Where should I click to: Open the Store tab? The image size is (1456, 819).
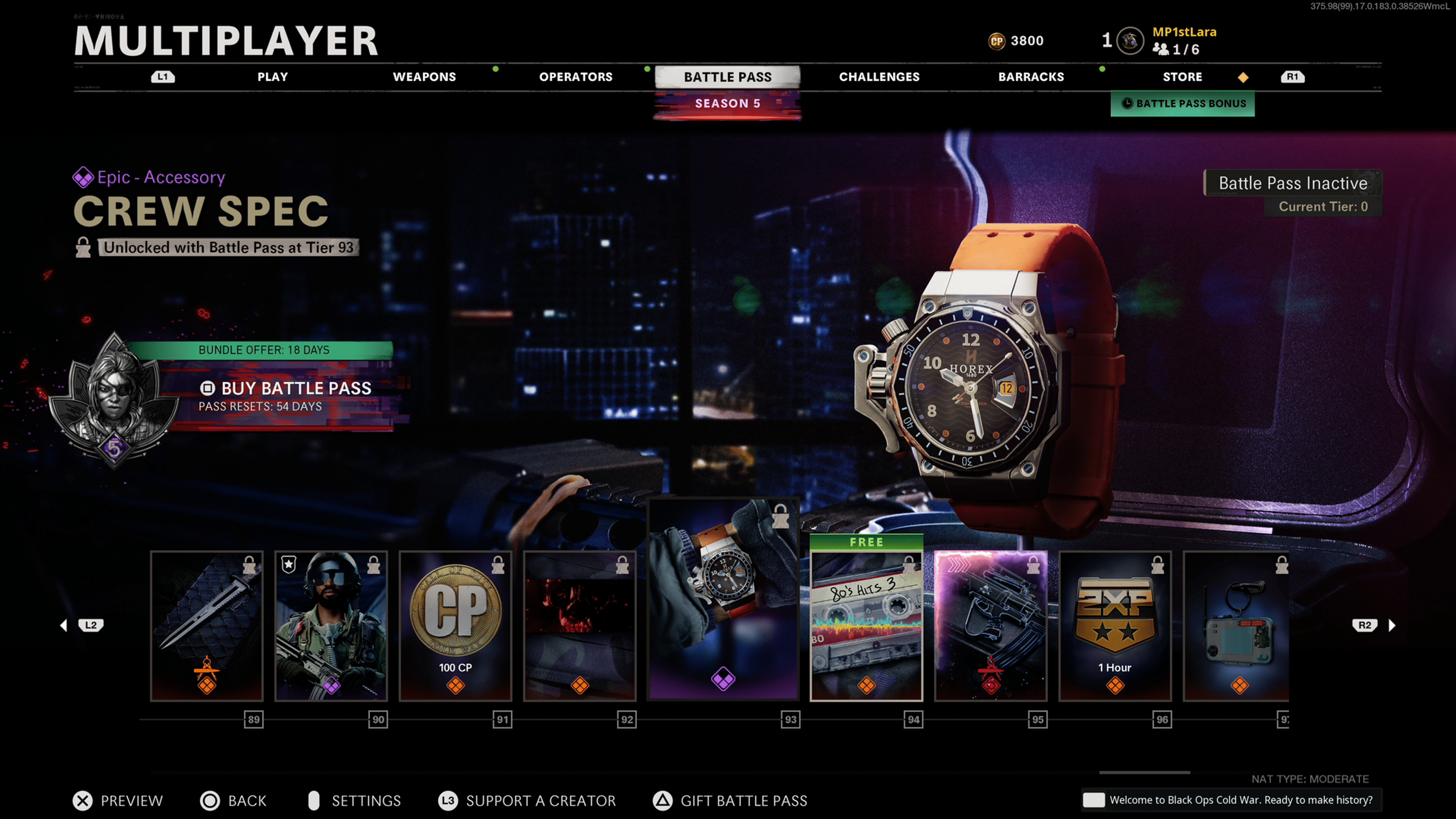coord(1182,77)
